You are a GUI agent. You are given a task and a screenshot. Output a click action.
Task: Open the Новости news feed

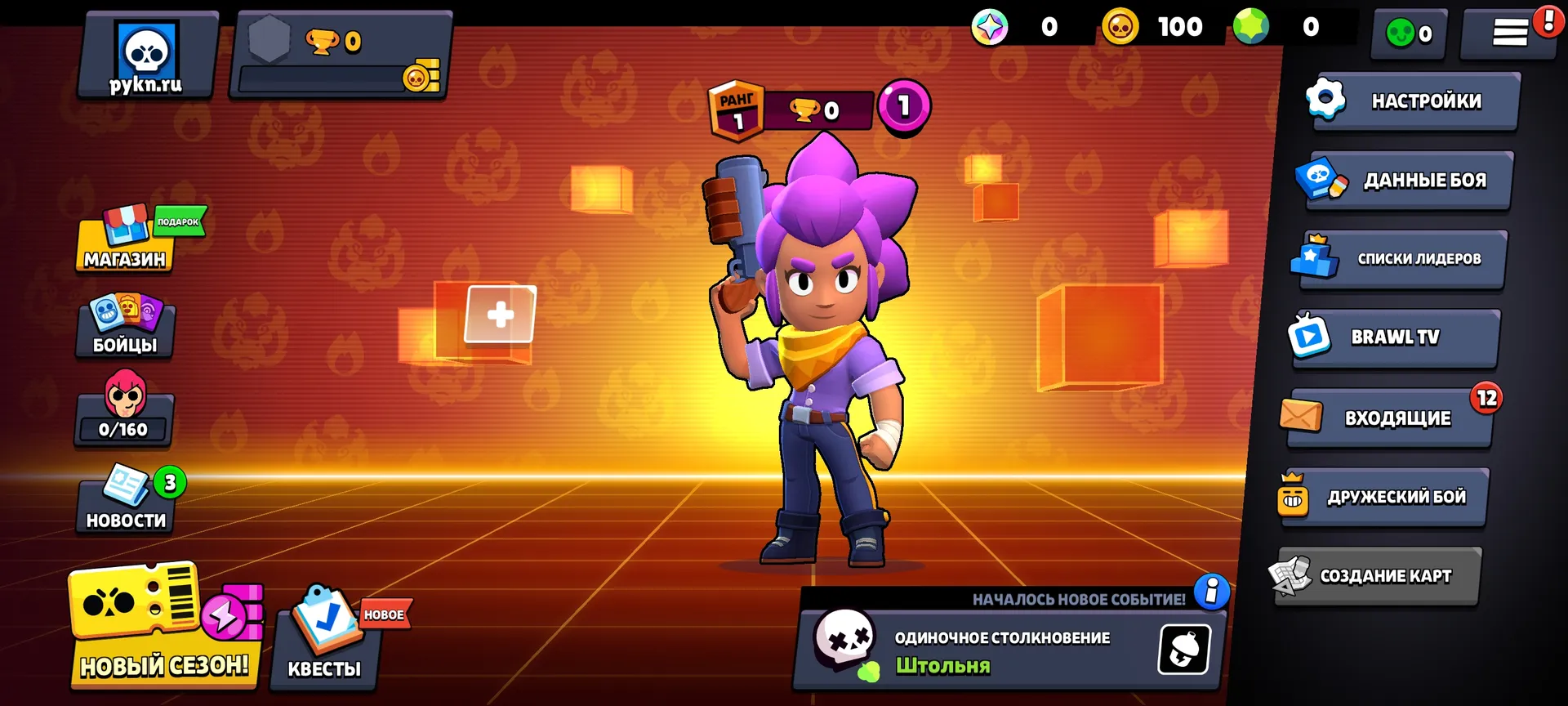(126, 501)
